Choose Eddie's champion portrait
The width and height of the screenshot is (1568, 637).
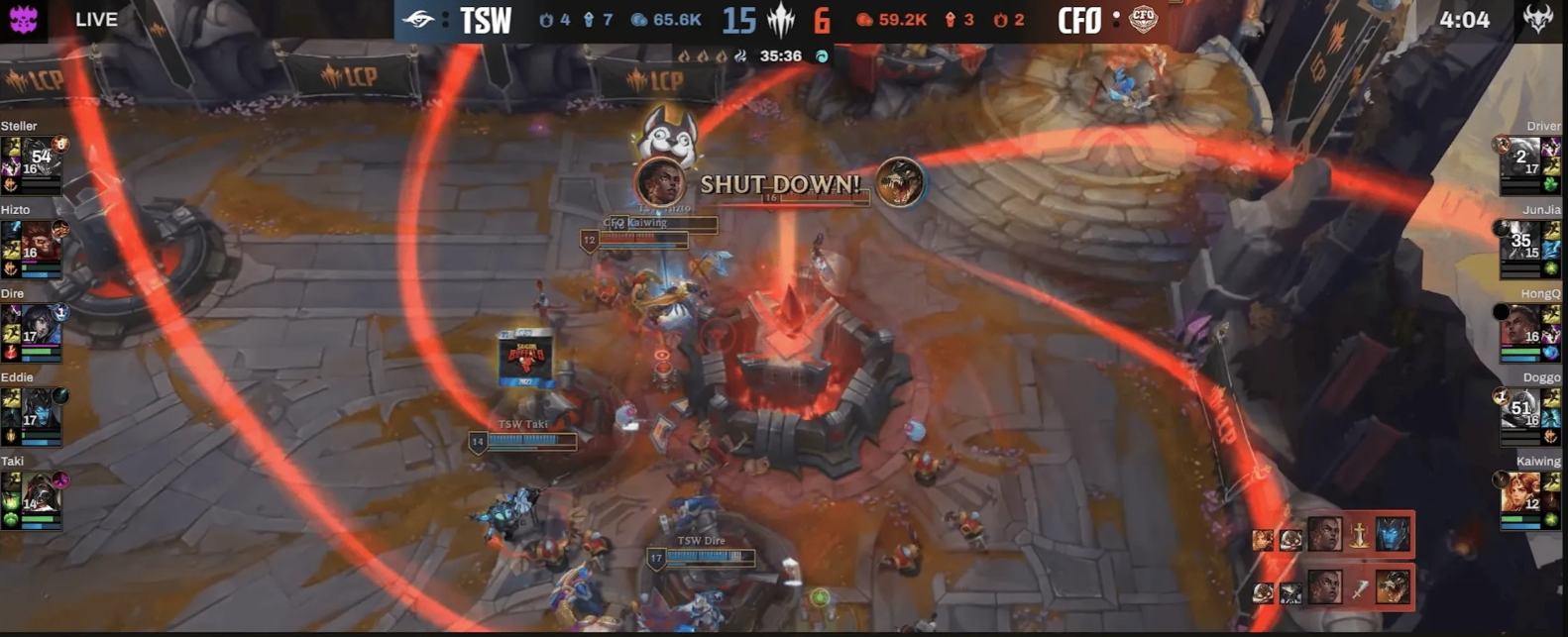coord(40,410)
